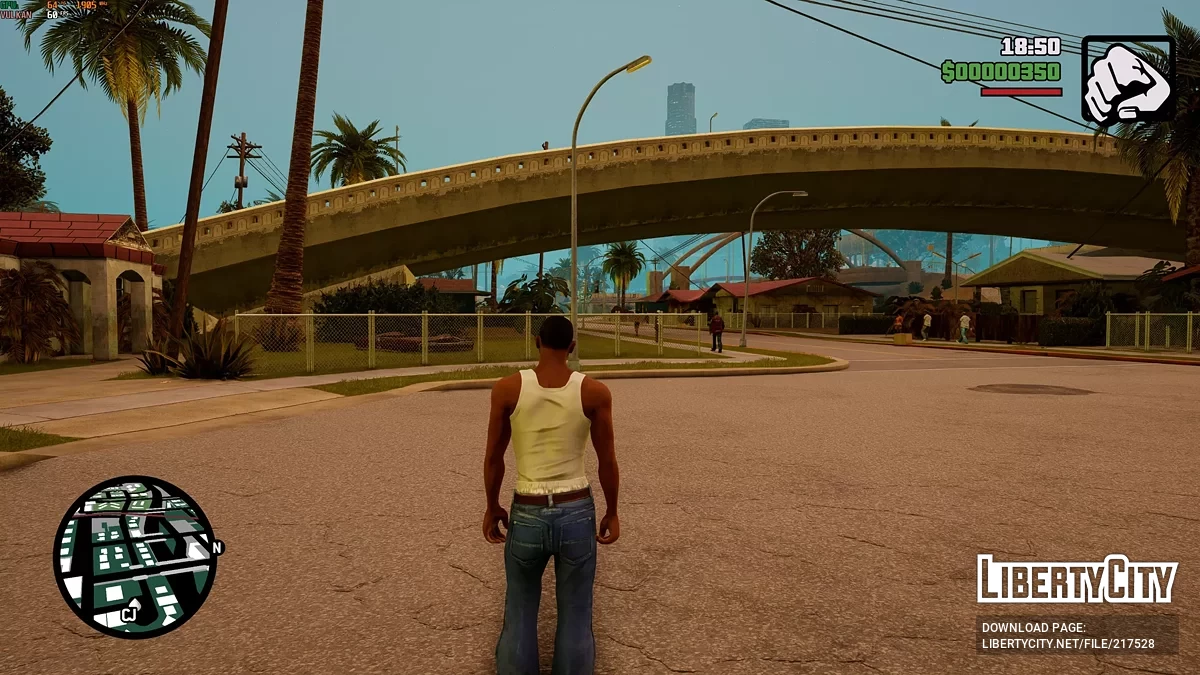This screenshot has height=675, width=1200.
Task: Click the CJ marker on the minimap
Action: [130, 614]
